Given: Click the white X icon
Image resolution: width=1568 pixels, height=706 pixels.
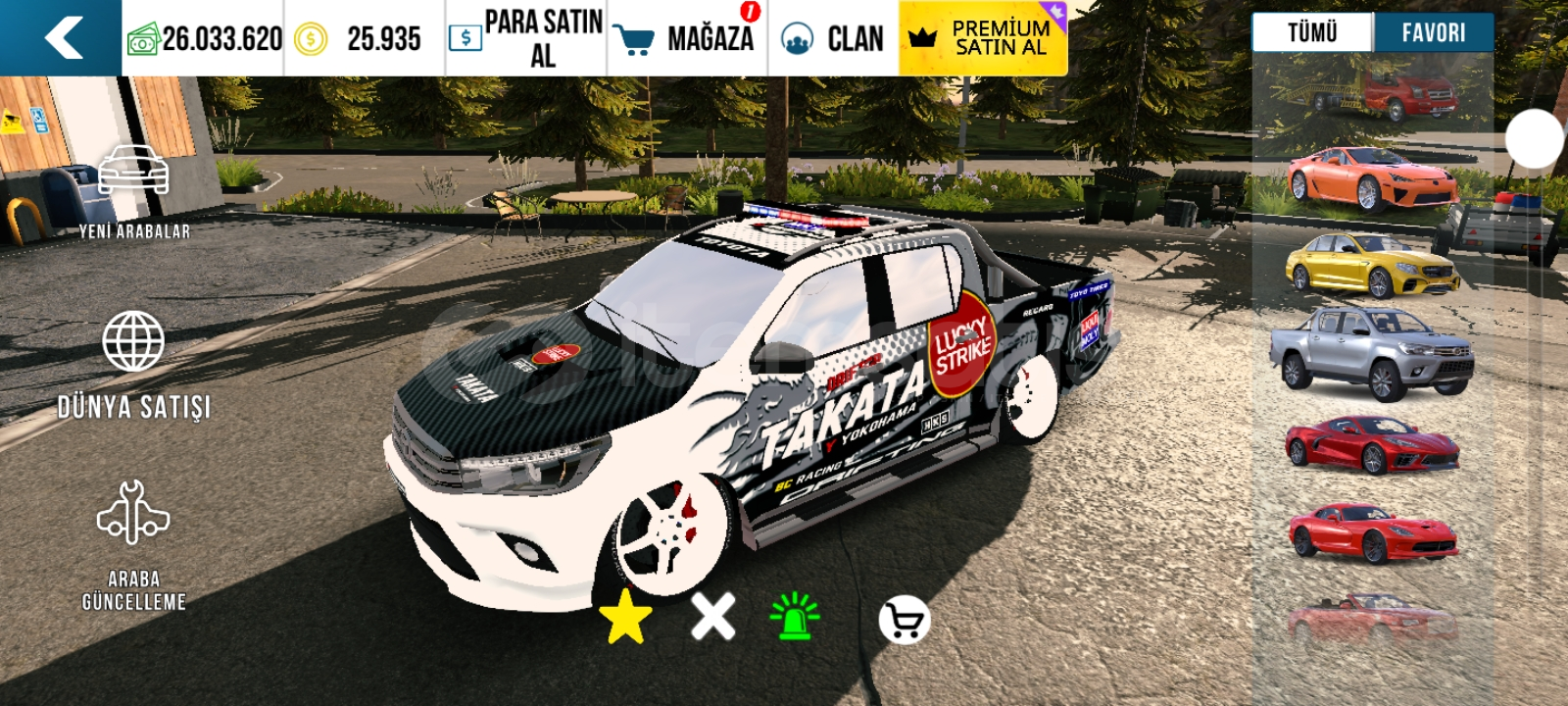Looking at the screenshot, I should click(712, 617).
